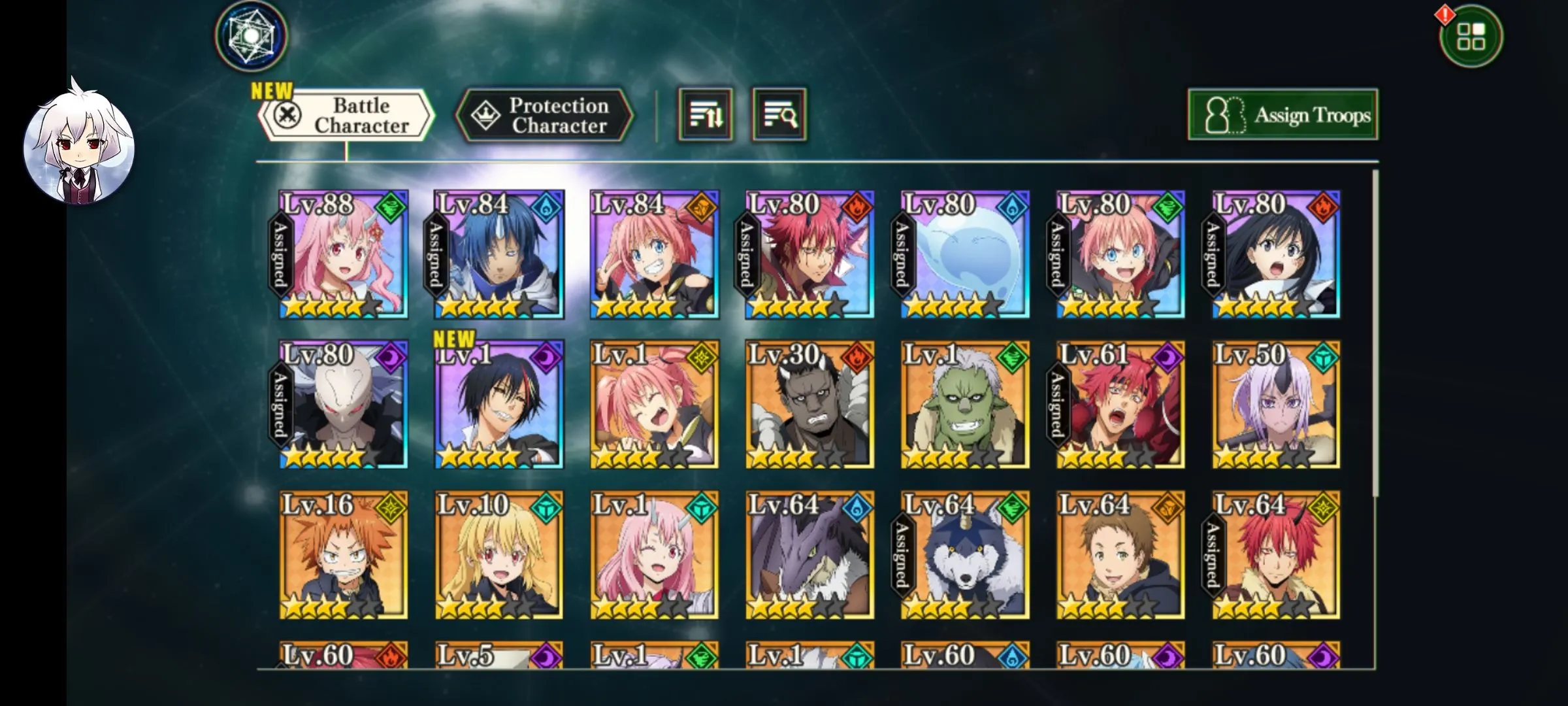This screenshot has height=706, width=1568.
Task: Pick the Lv.10 blonde girl card
Action: pyautogui.click(x=499, y=555)
